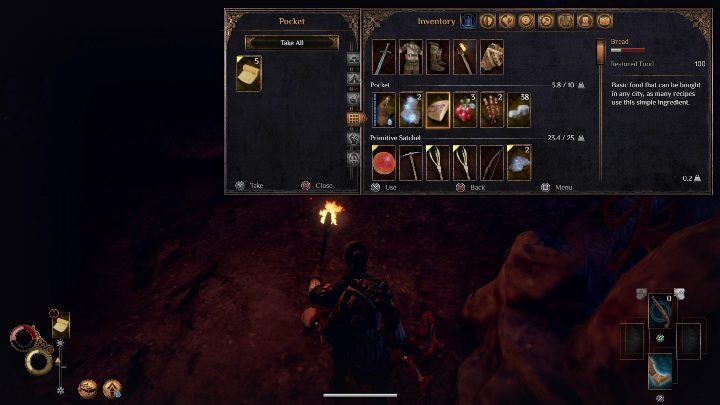720x405 pixels.
Task: Select the grid category filter icon
Action: (x=354, y=118)
